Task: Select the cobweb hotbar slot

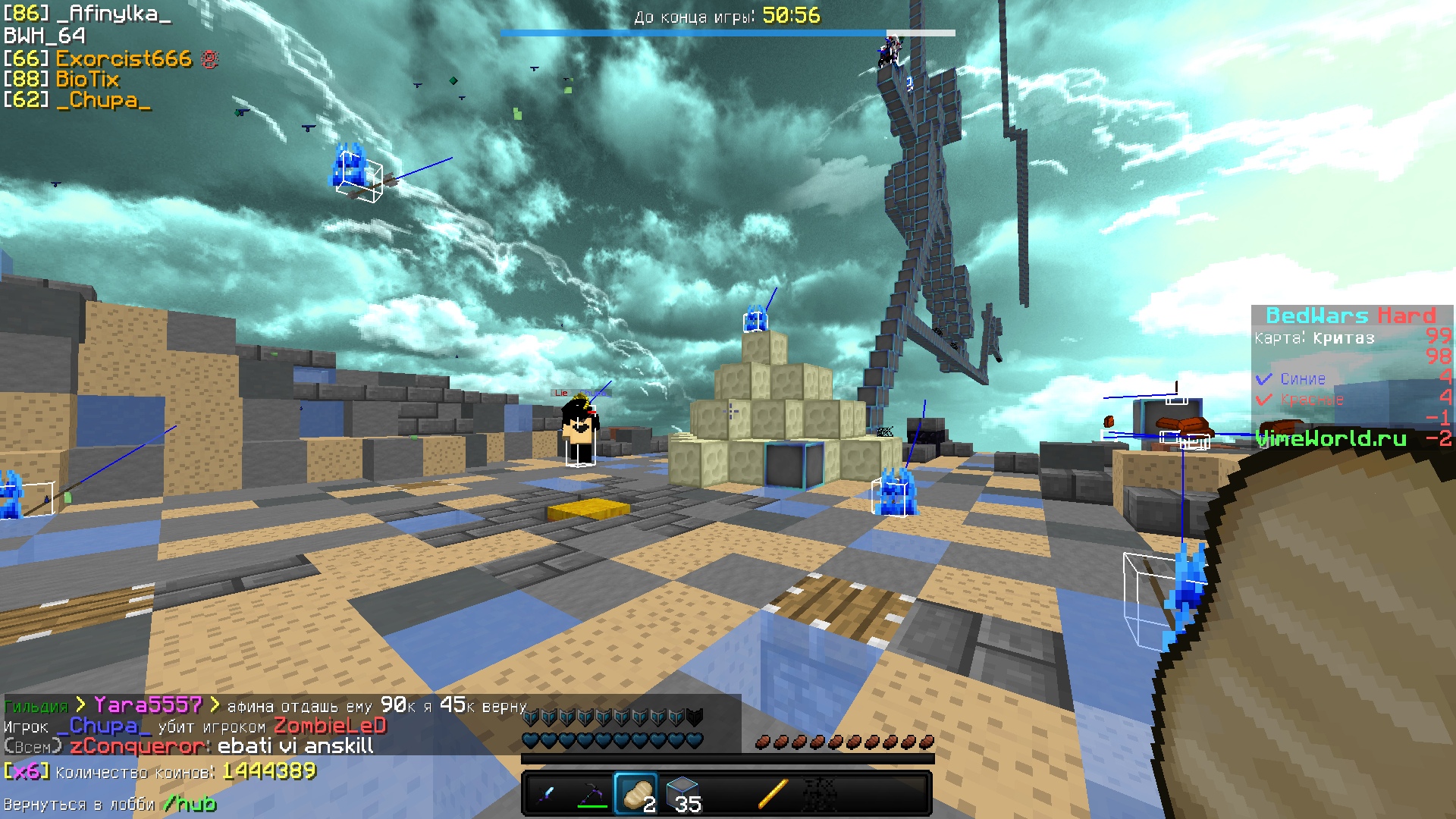Action: click(818, 794)
